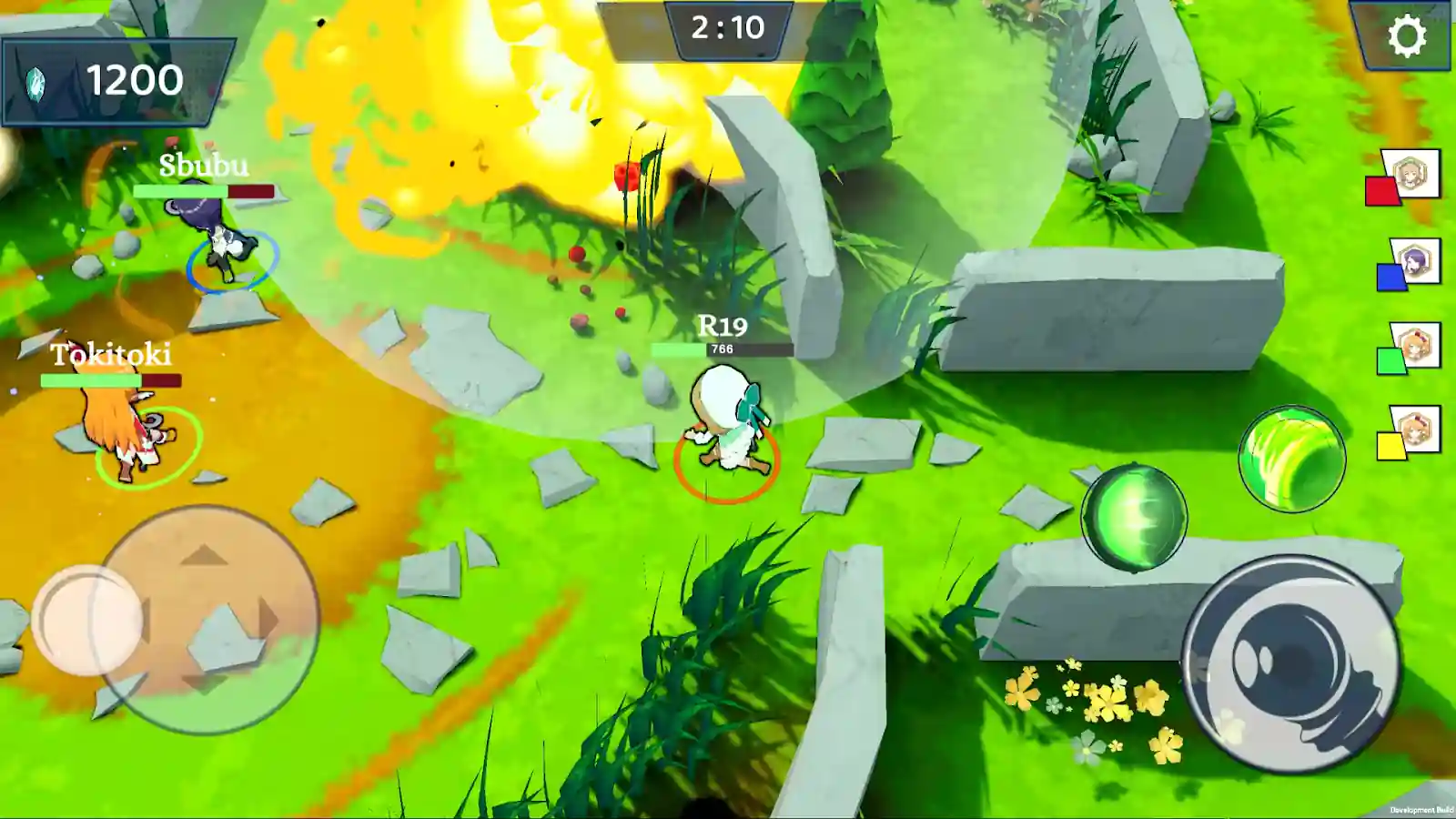Open settings with the gear icon

click(1407, 36)
